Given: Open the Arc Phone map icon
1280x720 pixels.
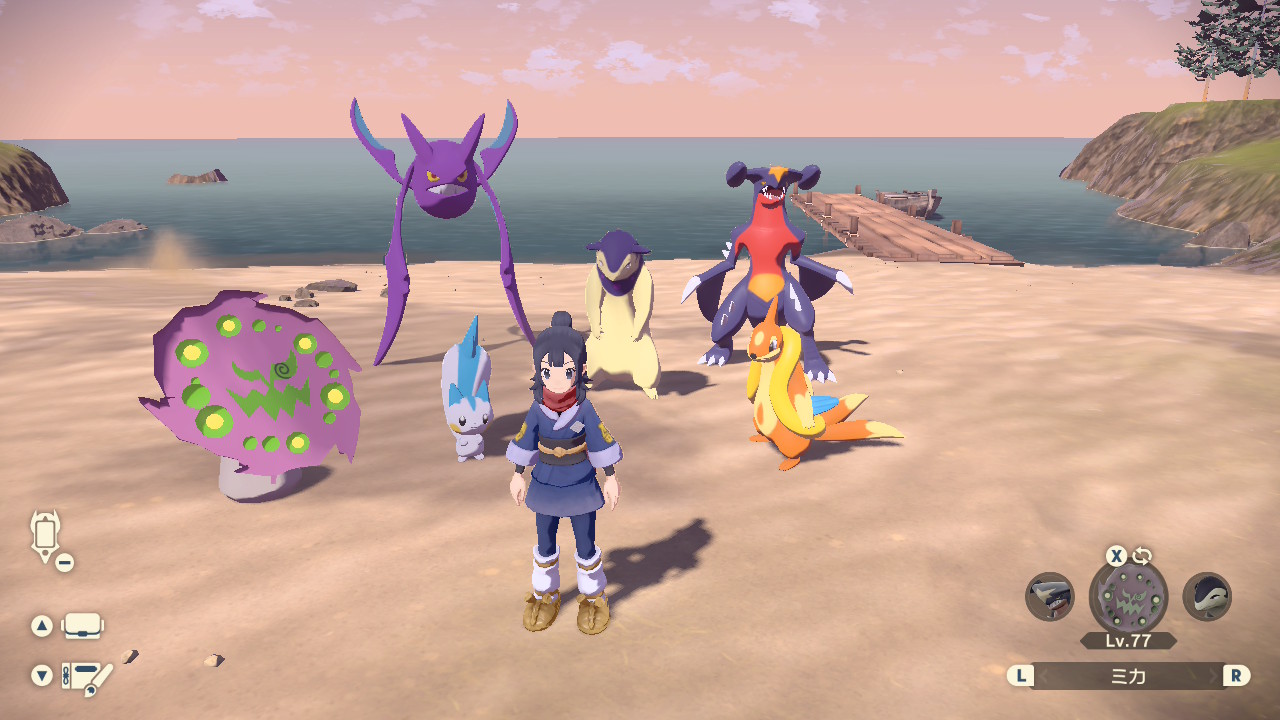Looking at the screenshot, I should [x=46, y=535].
